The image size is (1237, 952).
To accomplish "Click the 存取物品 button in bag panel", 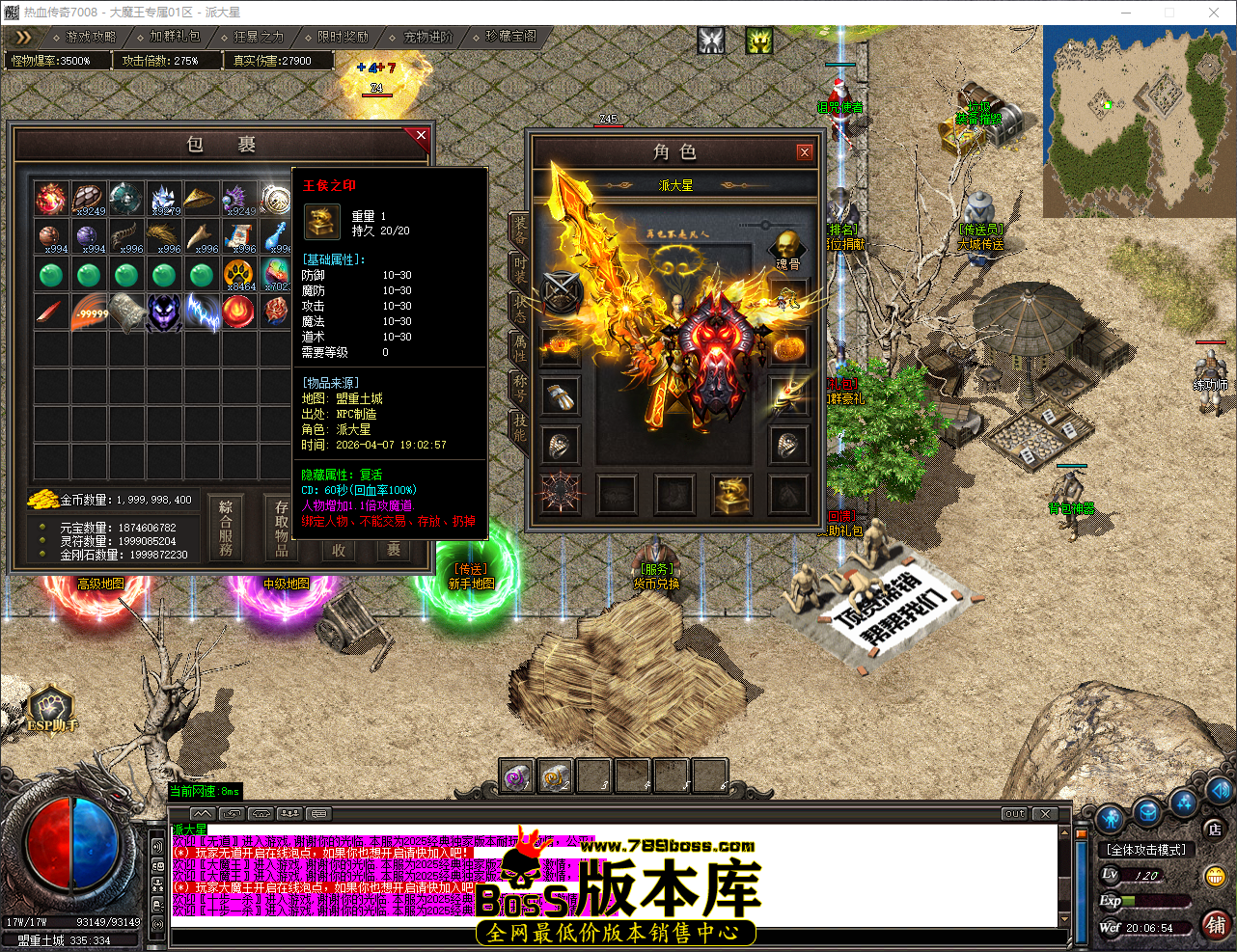I will click(x=282, y=527).
